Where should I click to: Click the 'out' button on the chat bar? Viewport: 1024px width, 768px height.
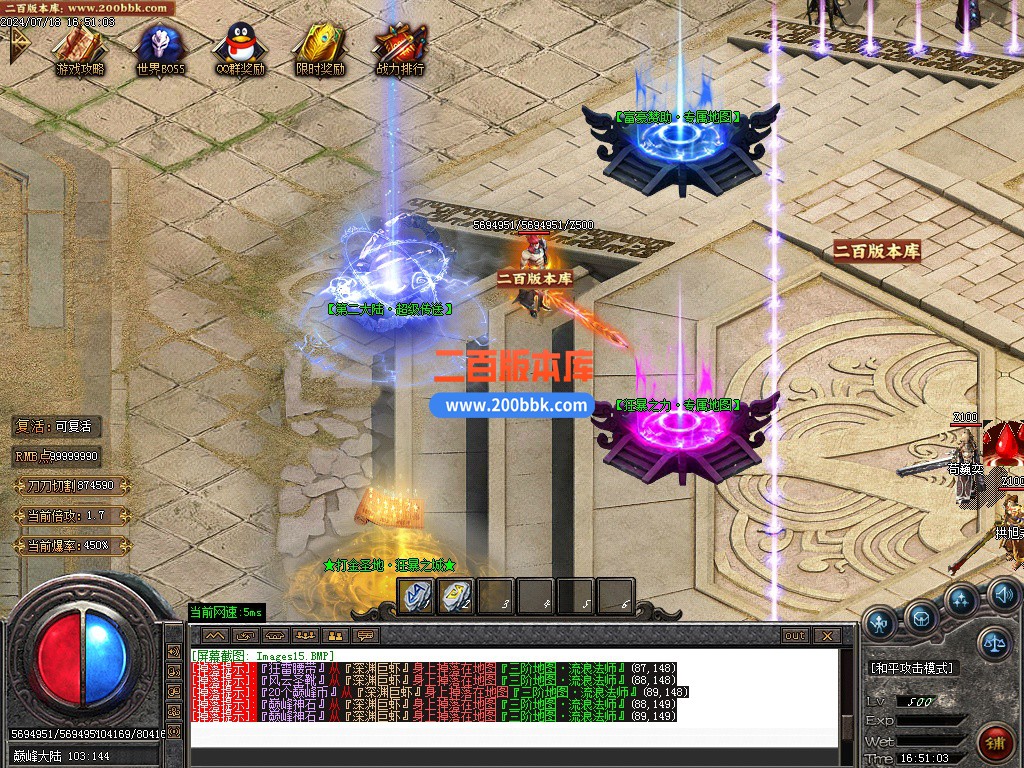794,635
